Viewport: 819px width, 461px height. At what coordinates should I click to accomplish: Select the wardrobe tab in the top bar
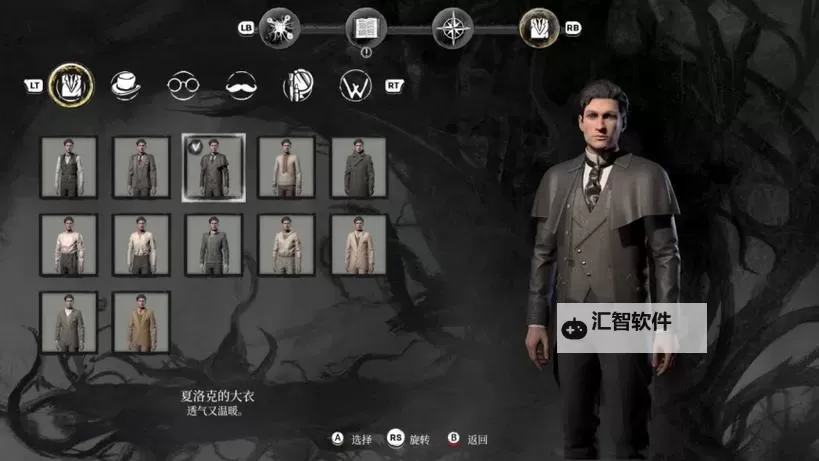pyautogui.click(x=539, y=28)
